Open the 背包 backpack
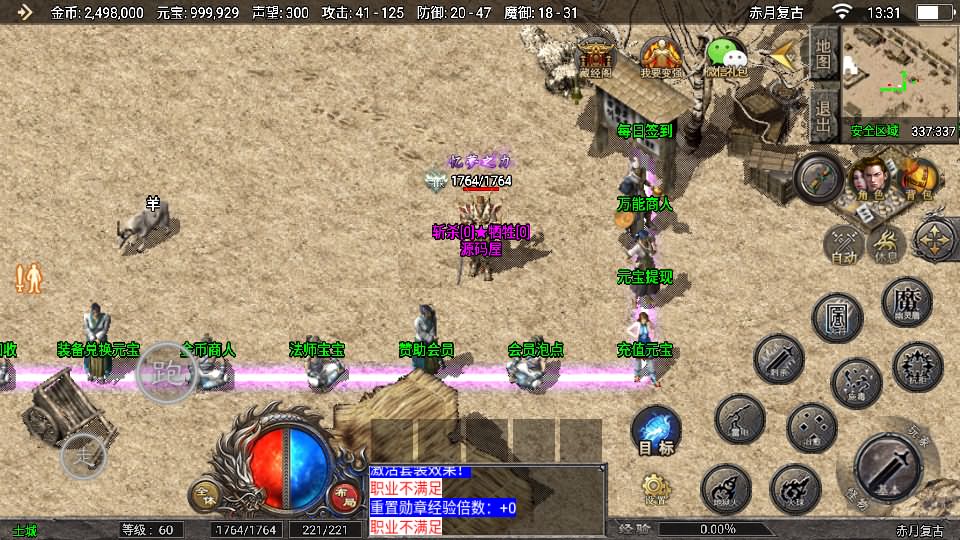The height and width of the screenshot is (540, 960). point(918,179)
